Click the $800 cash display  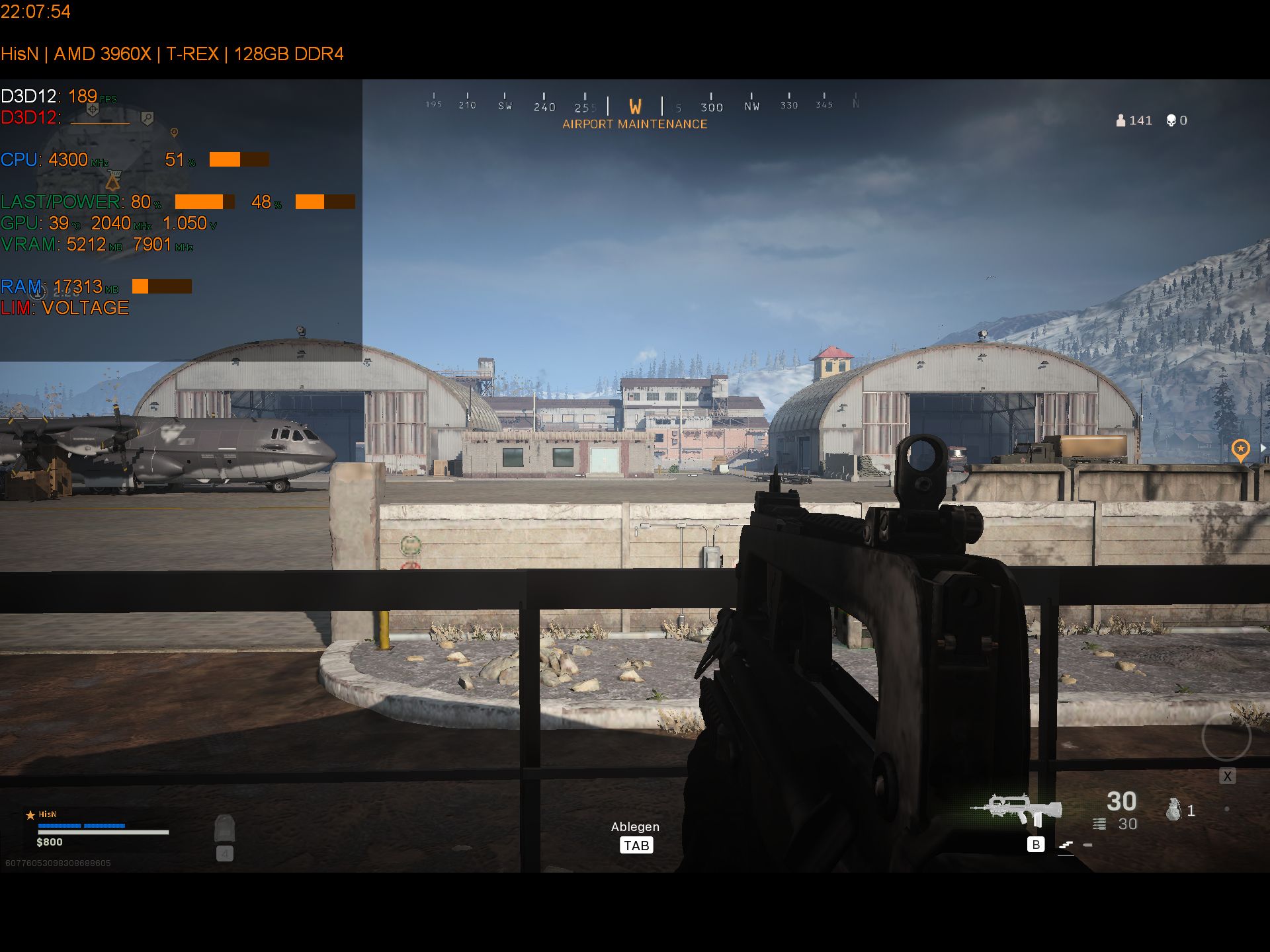coord(51,842)
